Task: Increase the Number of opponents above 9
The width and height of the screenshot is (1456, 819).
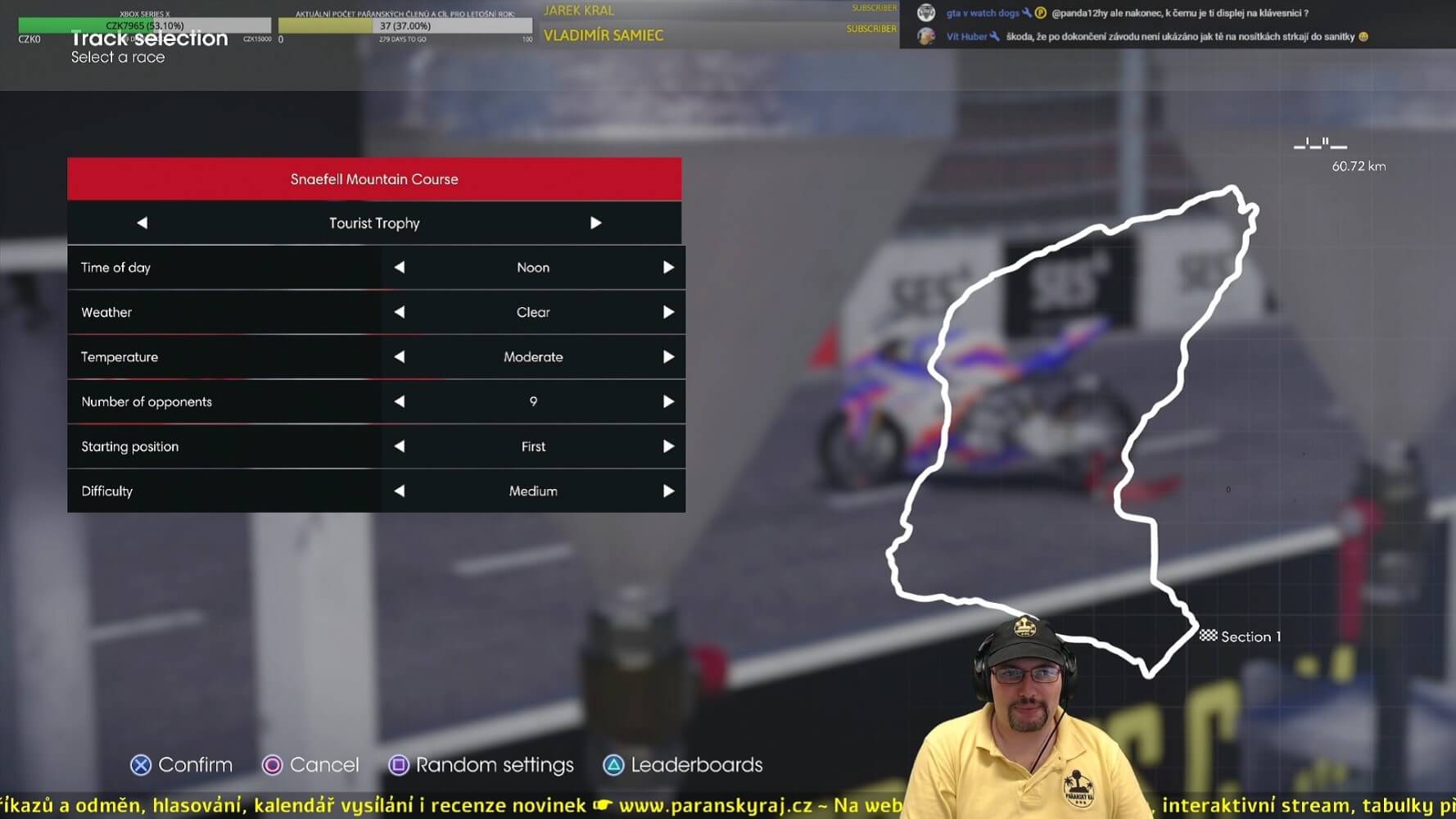Action: click(668, 401)
